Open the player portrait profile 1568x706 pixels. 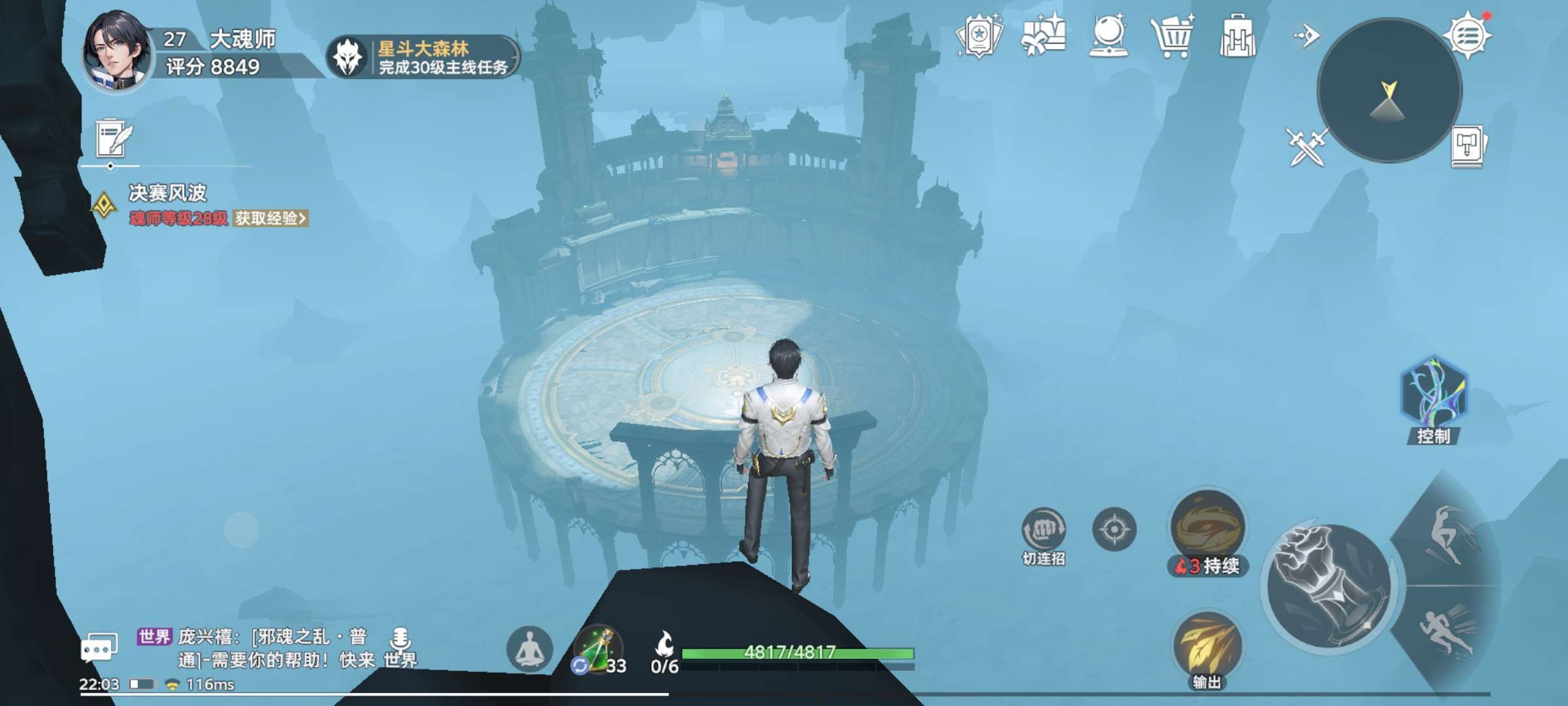116,52
